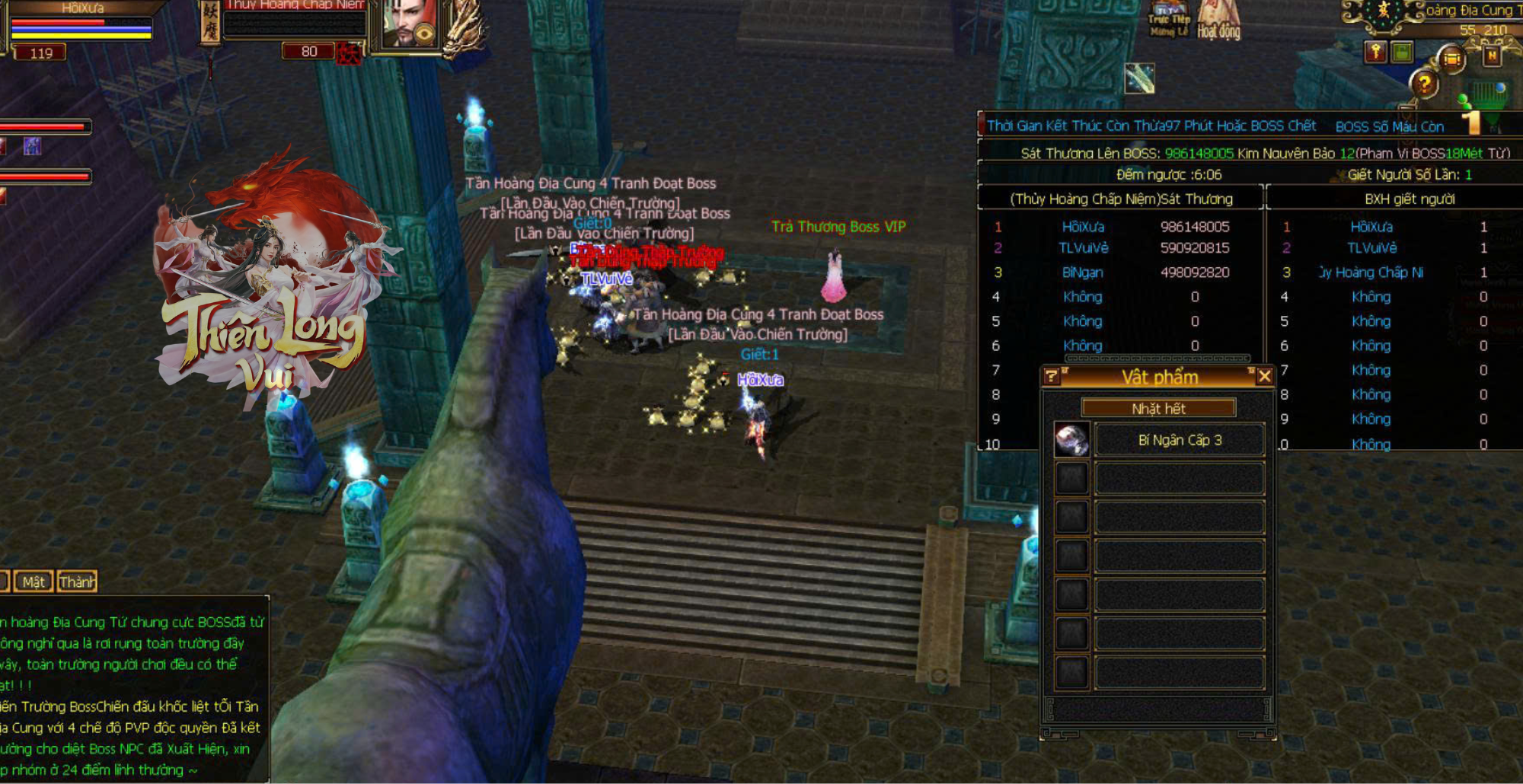Click the eye icon on boss portrait
This screenshot has width=1523, height=784.
click(425, 33)
